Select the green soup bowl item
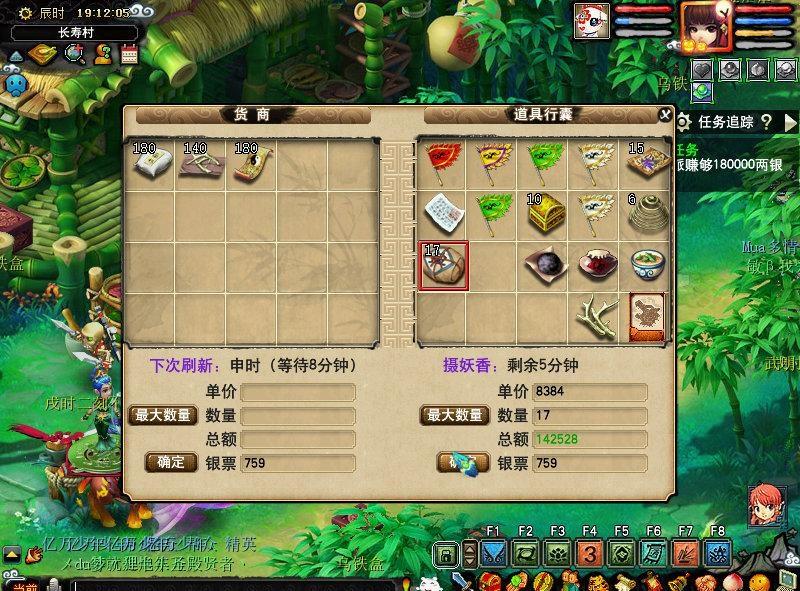The width and height of the screenshot is (800, 591). pos(648,266)
